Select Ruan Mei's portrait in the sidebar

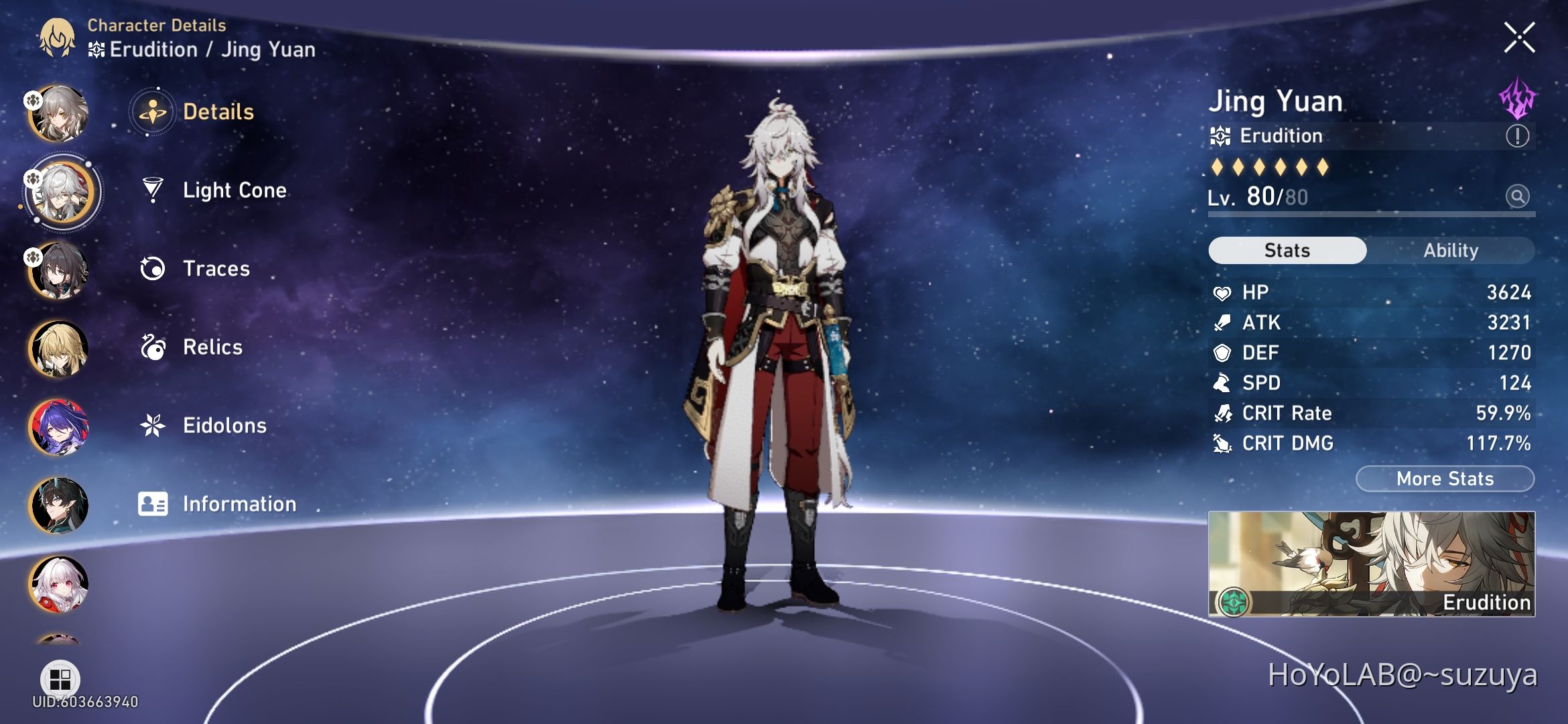click(60, 271)
